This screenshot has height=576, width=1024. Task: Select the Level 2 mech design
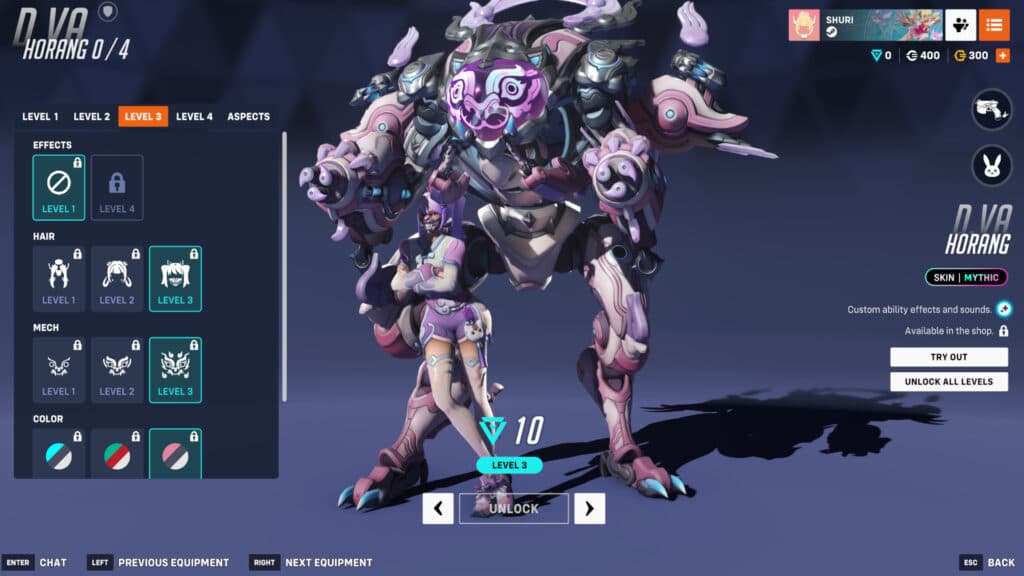pos(117,369)
